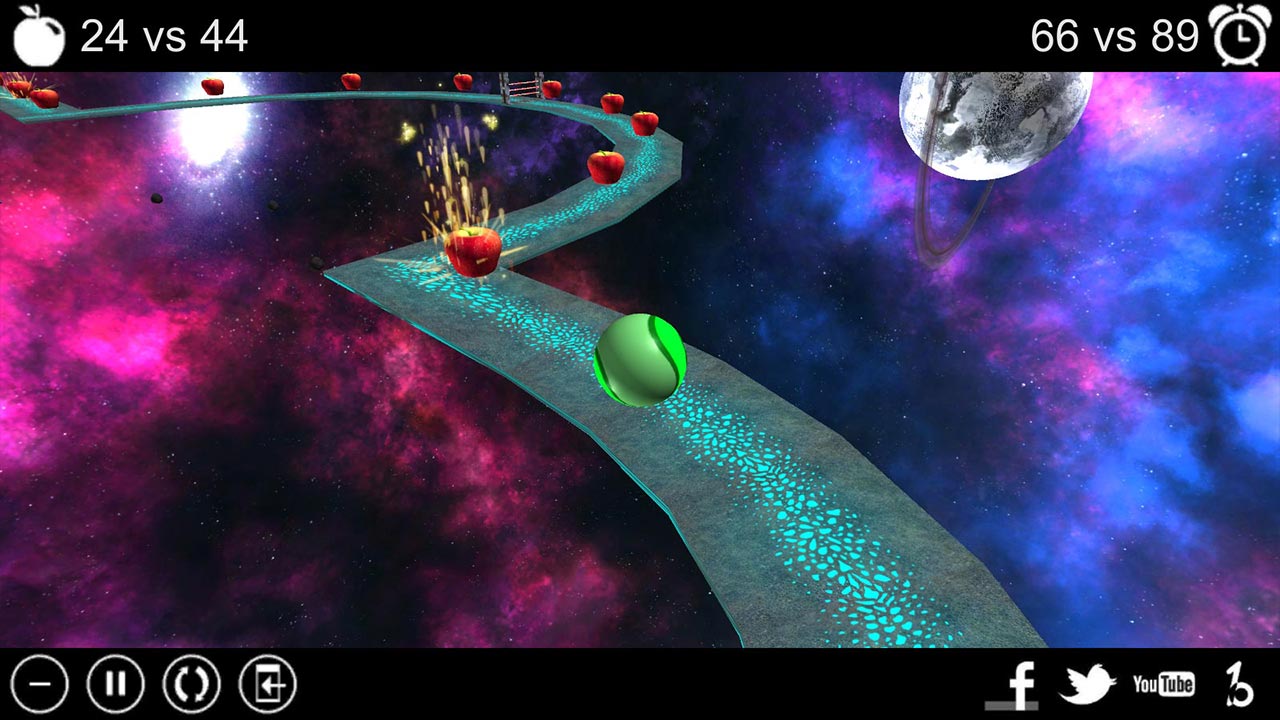Resume play via the pause button

(x=117, y=684)
